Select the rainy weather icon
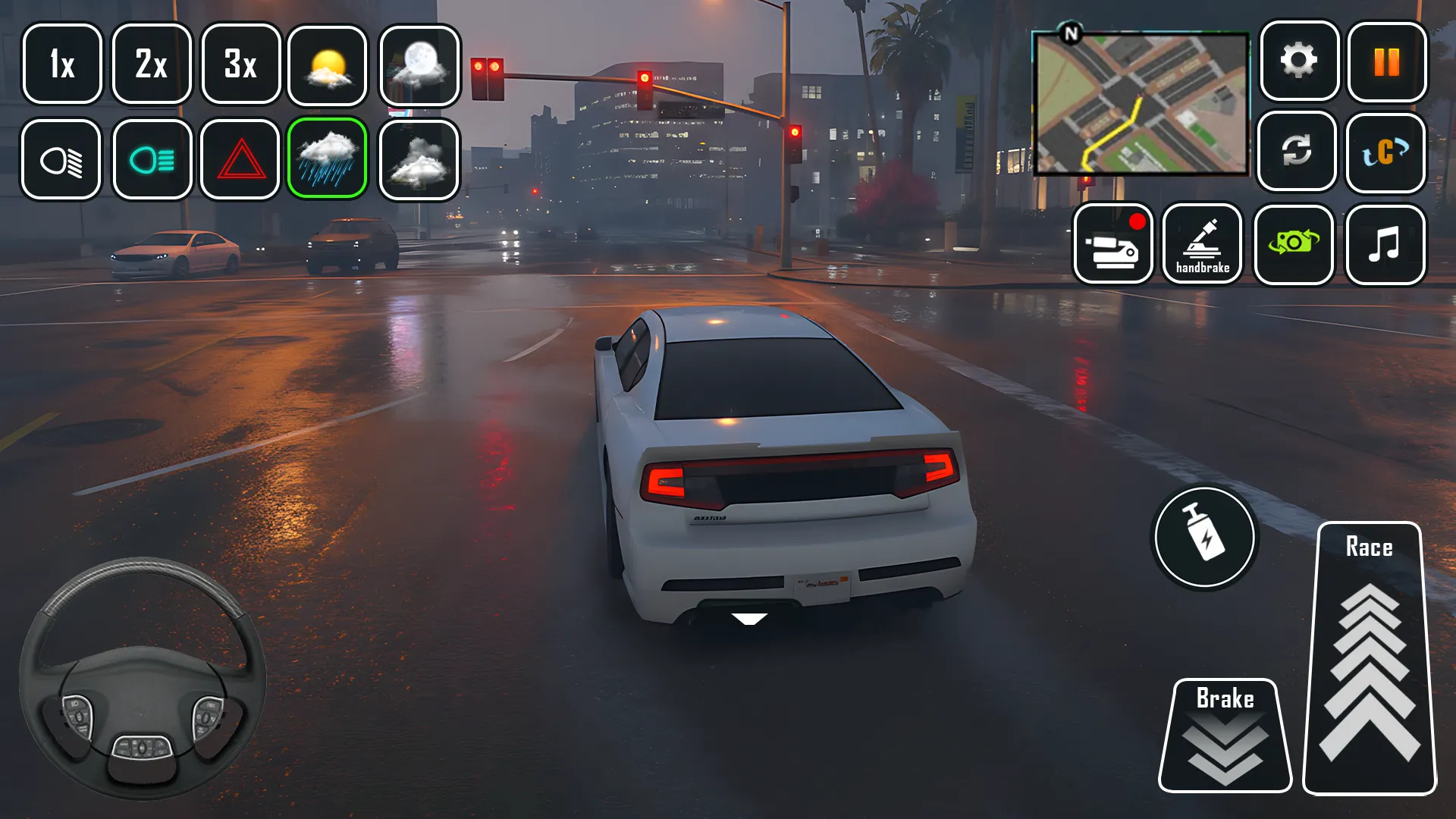The height and width of the screenshot is (819, 1456). 328,158
